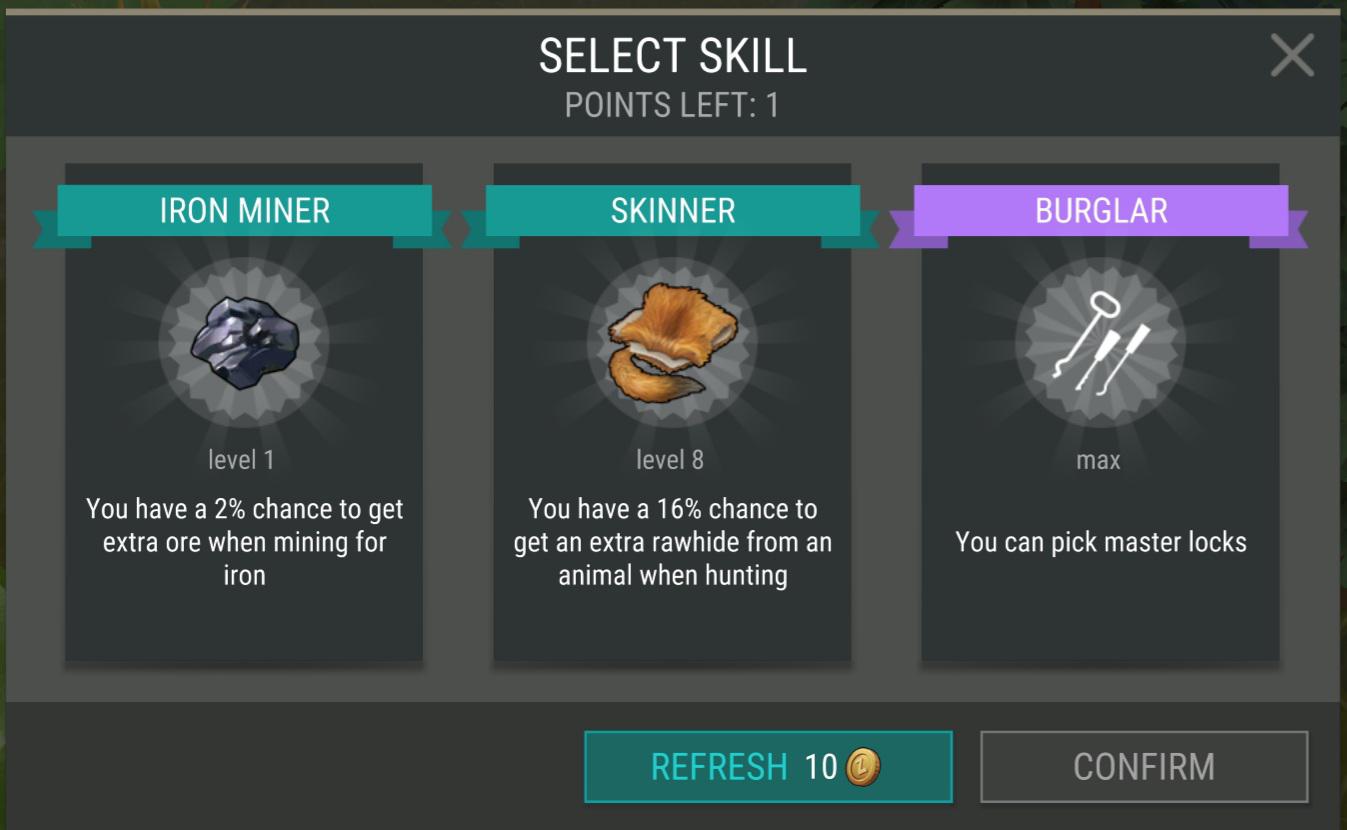This screenshot has height=830, width=1347.
Task: Select the Iron Miner skill ribbon banner
Action: (x=243, y=210)
